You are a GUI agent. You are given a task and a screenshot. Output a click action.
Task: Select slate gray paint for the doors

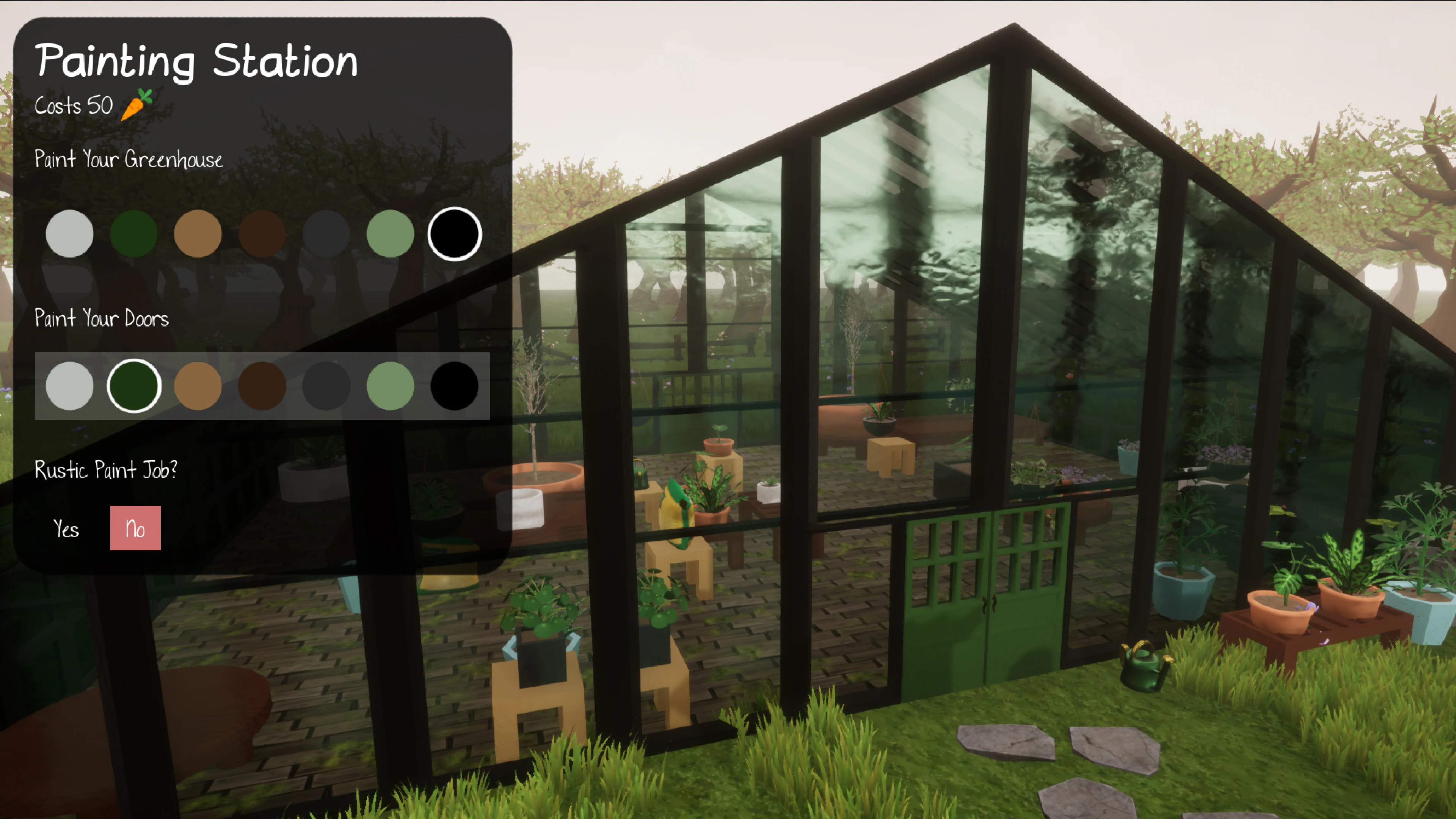pyautogui.click(x=327, y=387)
